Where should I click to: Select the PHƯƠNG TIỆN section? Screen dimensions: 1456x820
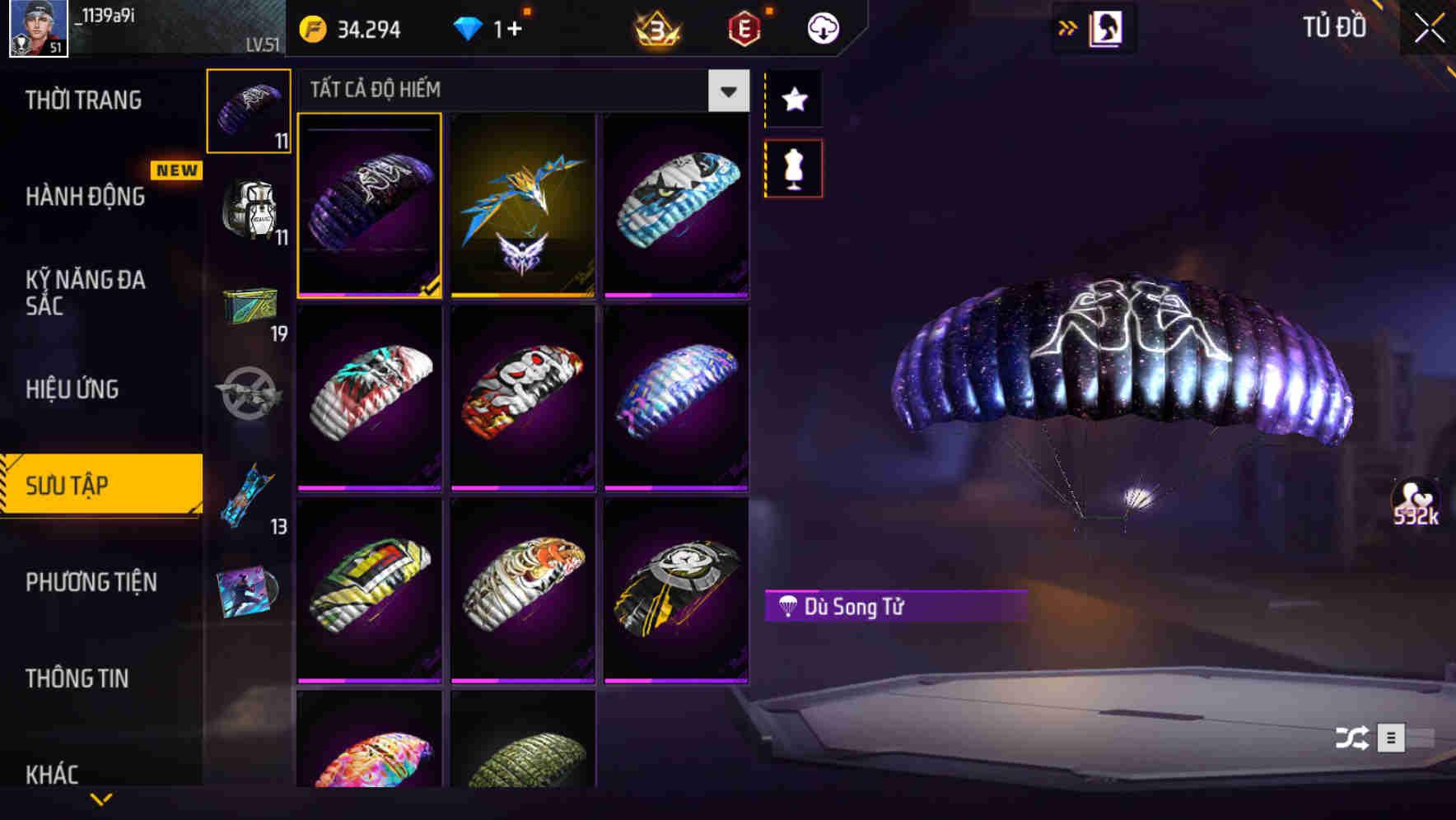pos(91,582)
